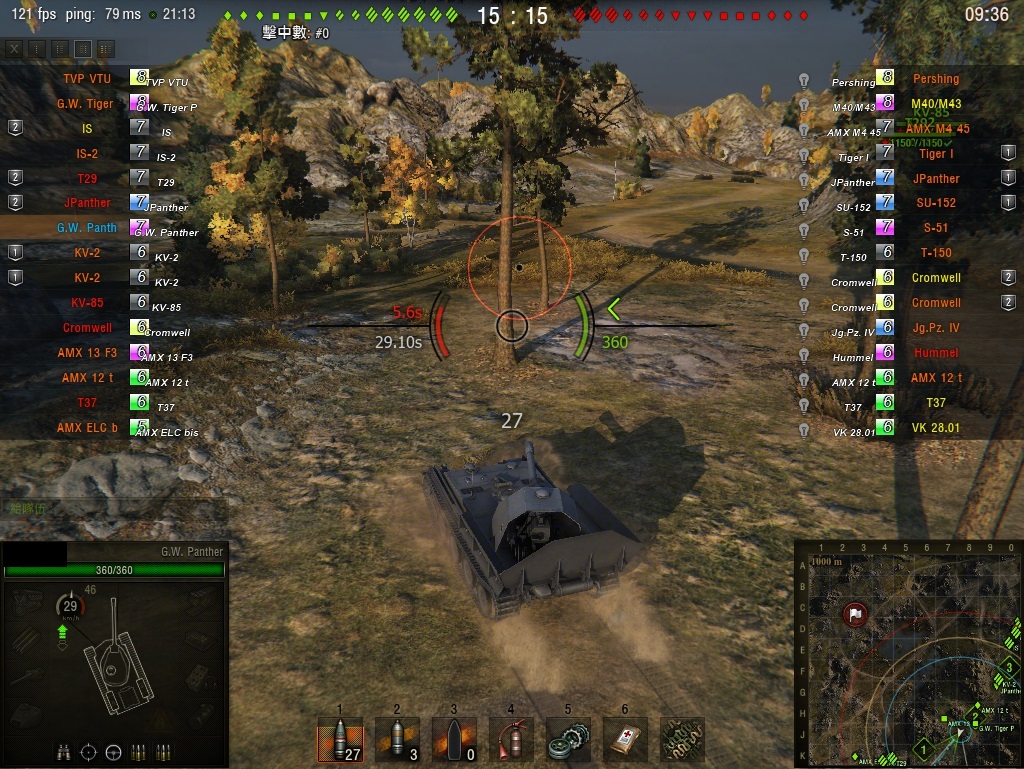Click the minimap in the corner
The width and height of the screenshot is (1024, 769).
pyautogui.click(x=908, y=654)
